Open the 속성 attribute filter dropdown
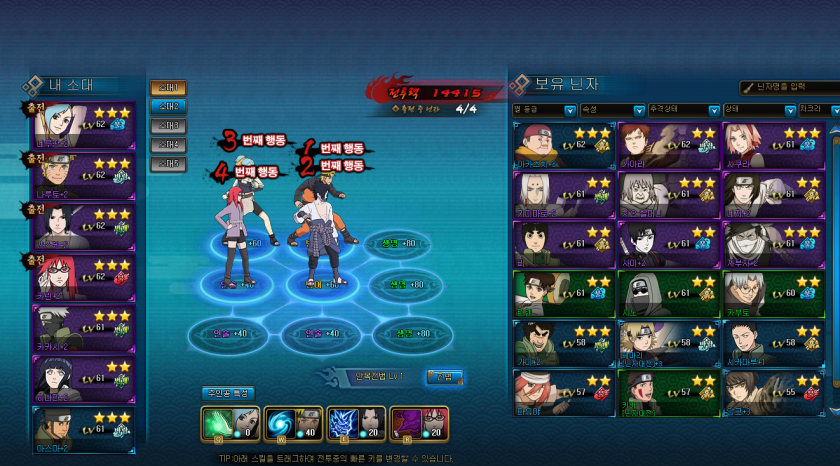 tap(611, 110)
